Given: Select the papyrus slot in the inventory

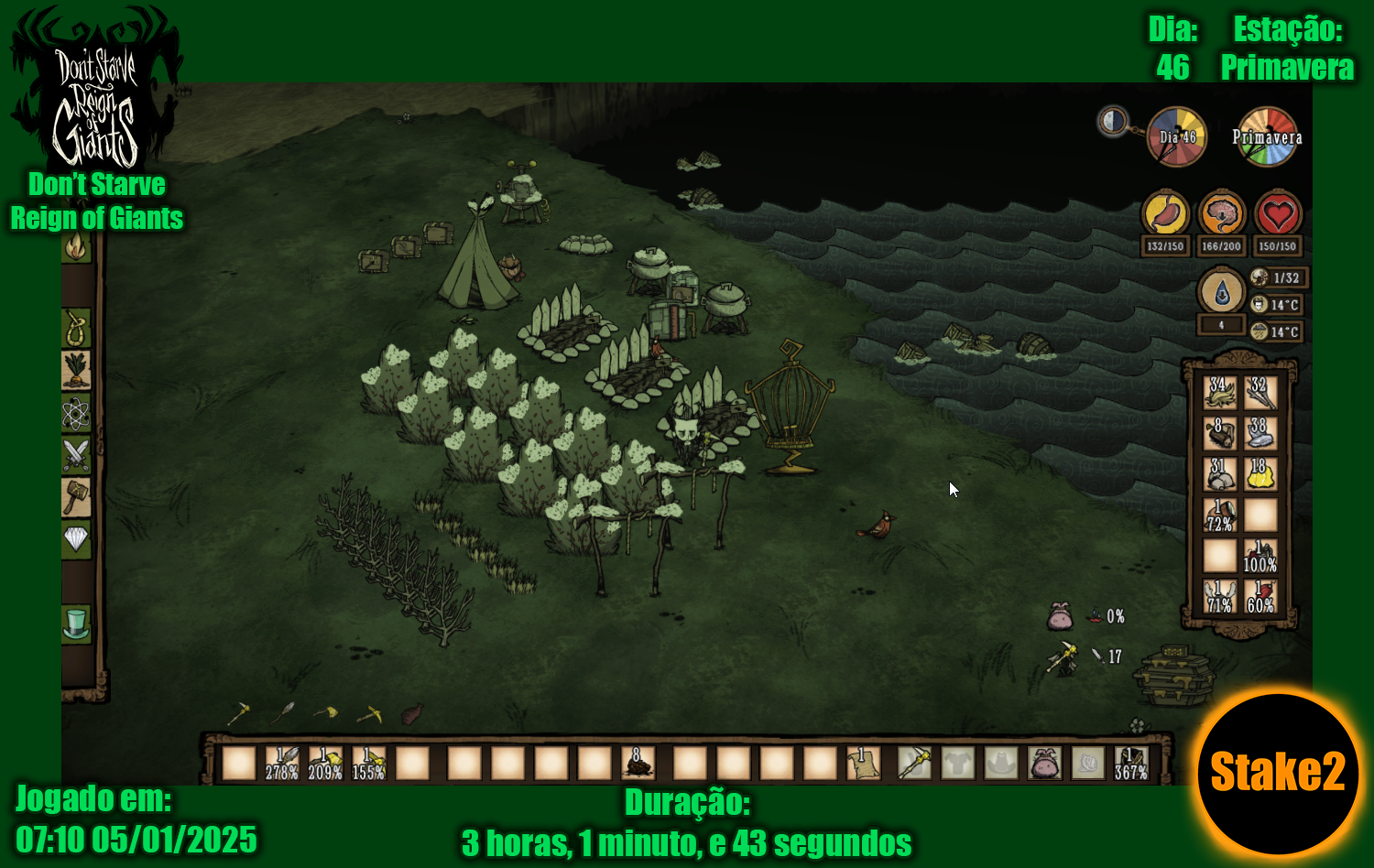Looking at the screenshot, I should pyautogui.click(x=863, y=763).
